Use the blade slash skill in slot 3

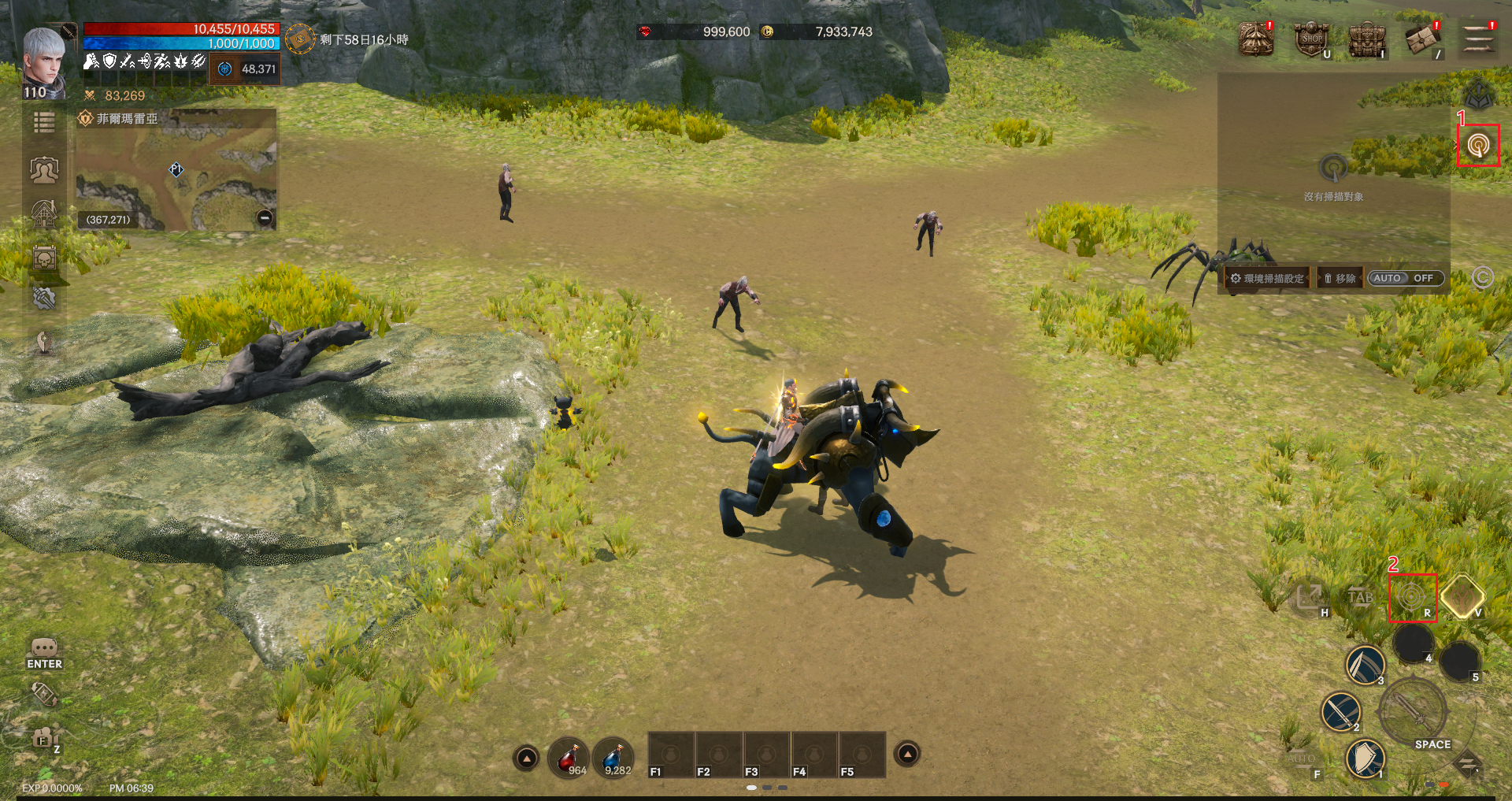point(1365,665)
